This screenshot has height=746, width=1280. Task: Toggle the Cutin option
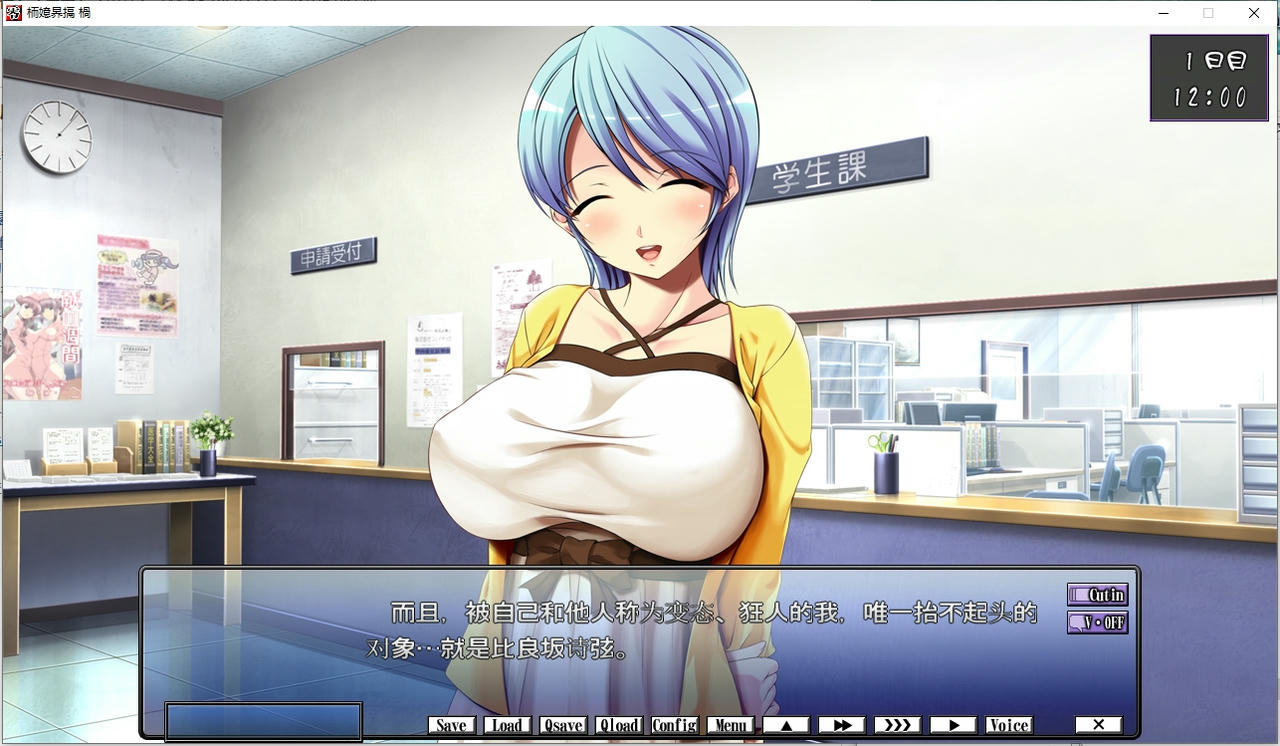[x=1097, y=595]
